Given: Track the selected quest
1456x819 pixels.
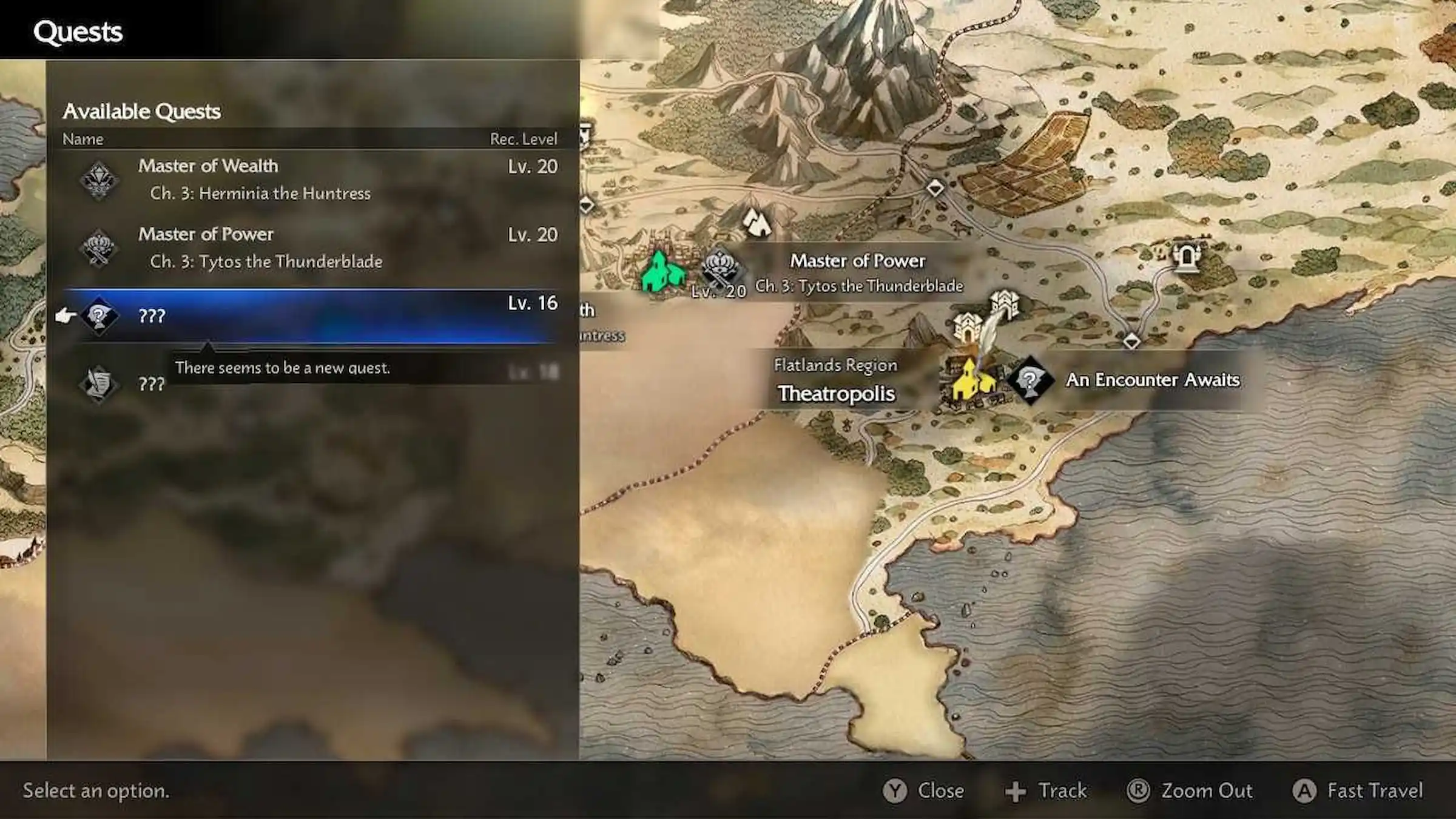Looking at the screenshot, I should point(1046,790).
